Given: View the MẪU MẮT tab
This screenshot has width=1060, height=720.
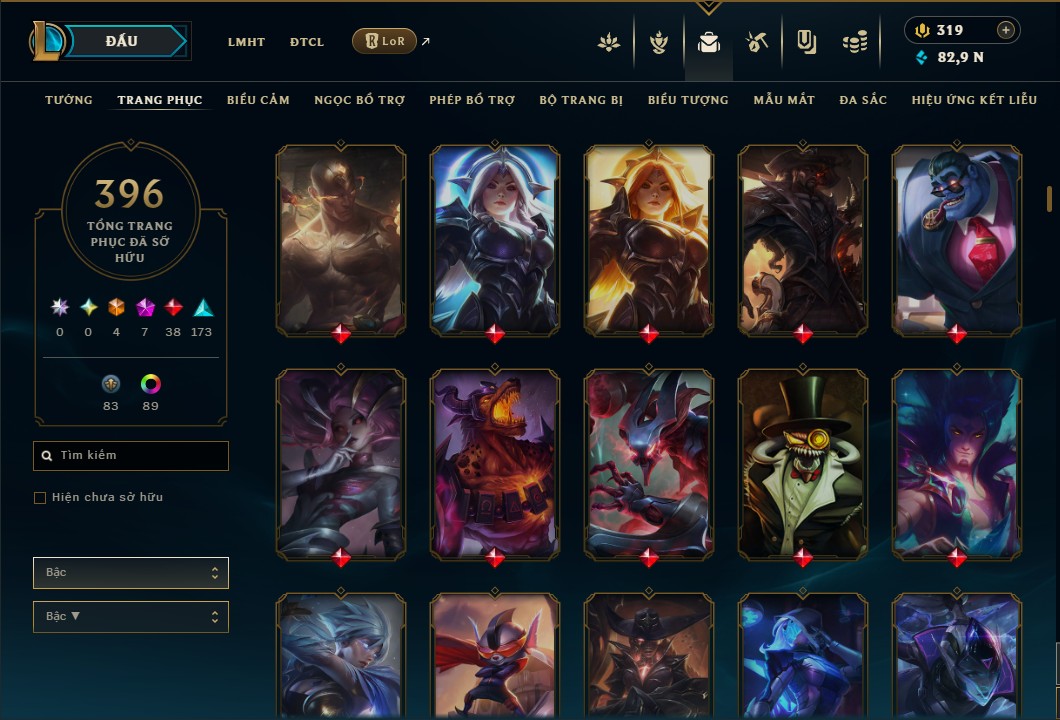Looking at the screenshot, I should coord(784,100).
